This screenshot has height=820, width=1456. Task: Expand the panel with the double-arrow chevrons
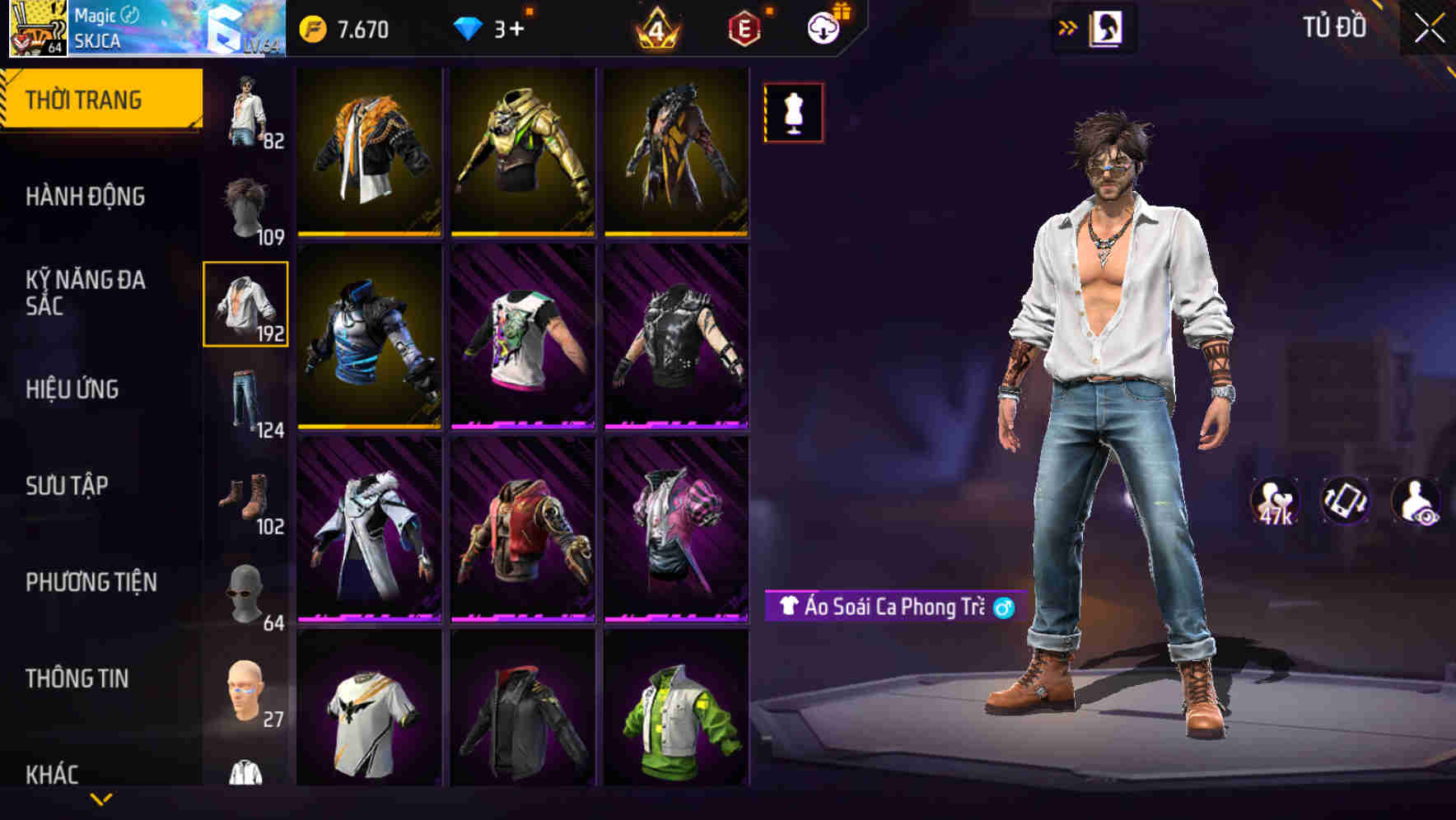(x=1068, y=27)
